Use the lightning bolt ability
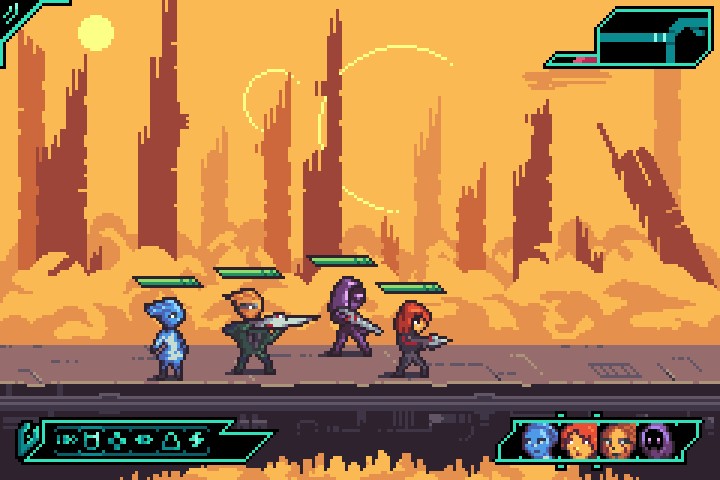Viewport: 720px width, 480px height. pos(196,439)
